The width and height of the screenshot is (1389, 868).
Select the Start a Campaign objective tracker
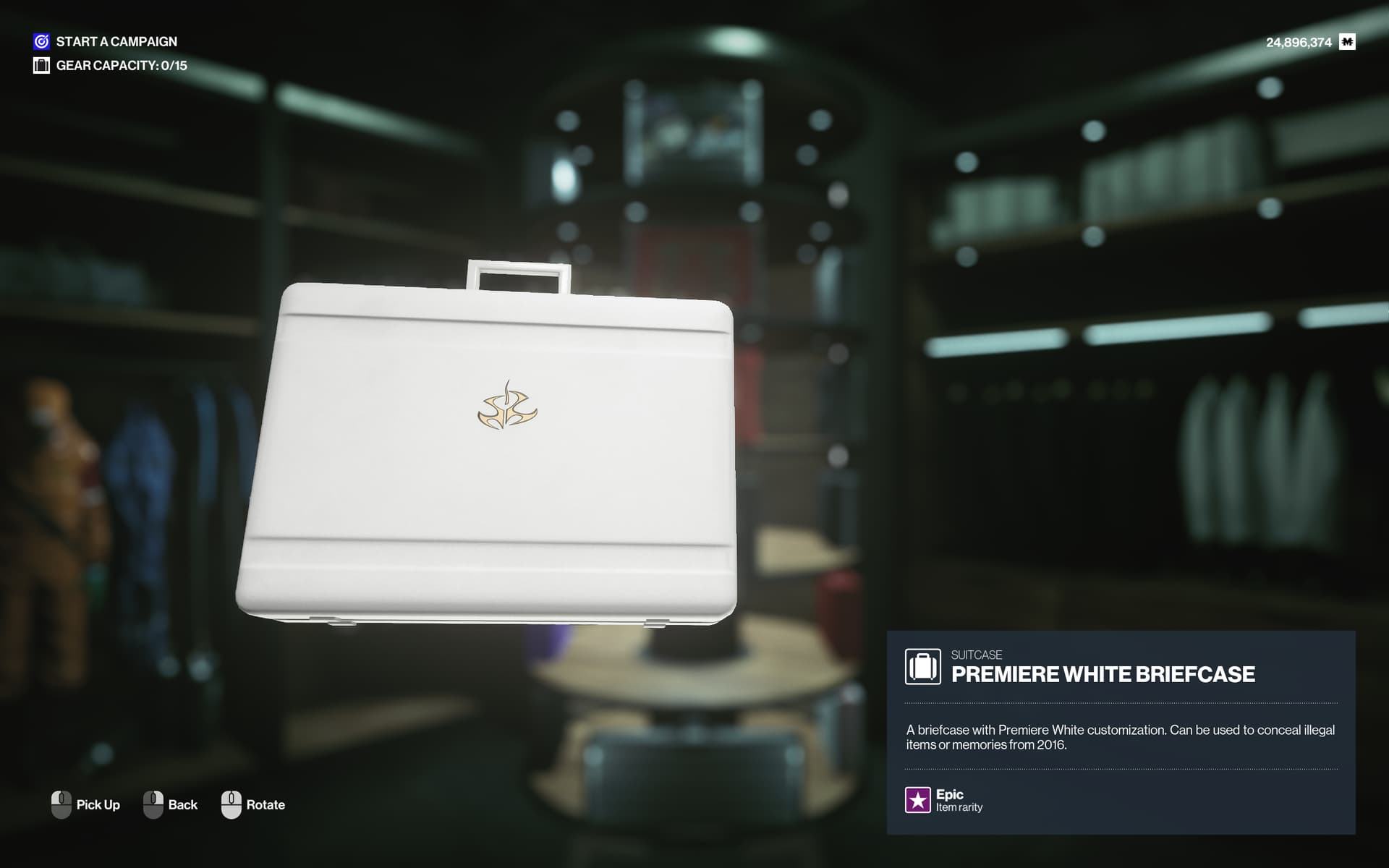[106, 42]
